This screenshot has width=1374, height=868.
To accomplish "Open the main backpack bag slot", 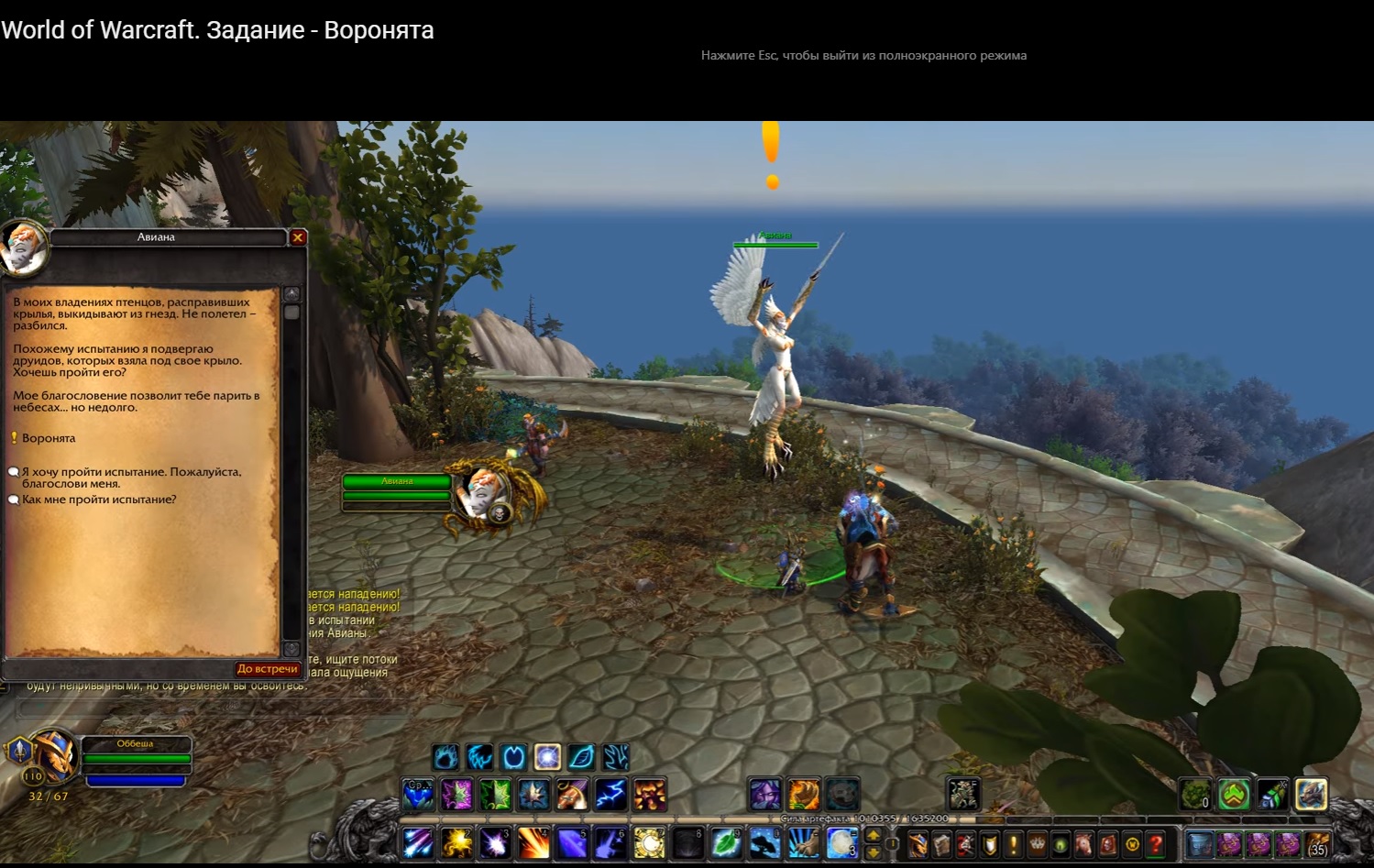I will click(x=1318, y=843).
